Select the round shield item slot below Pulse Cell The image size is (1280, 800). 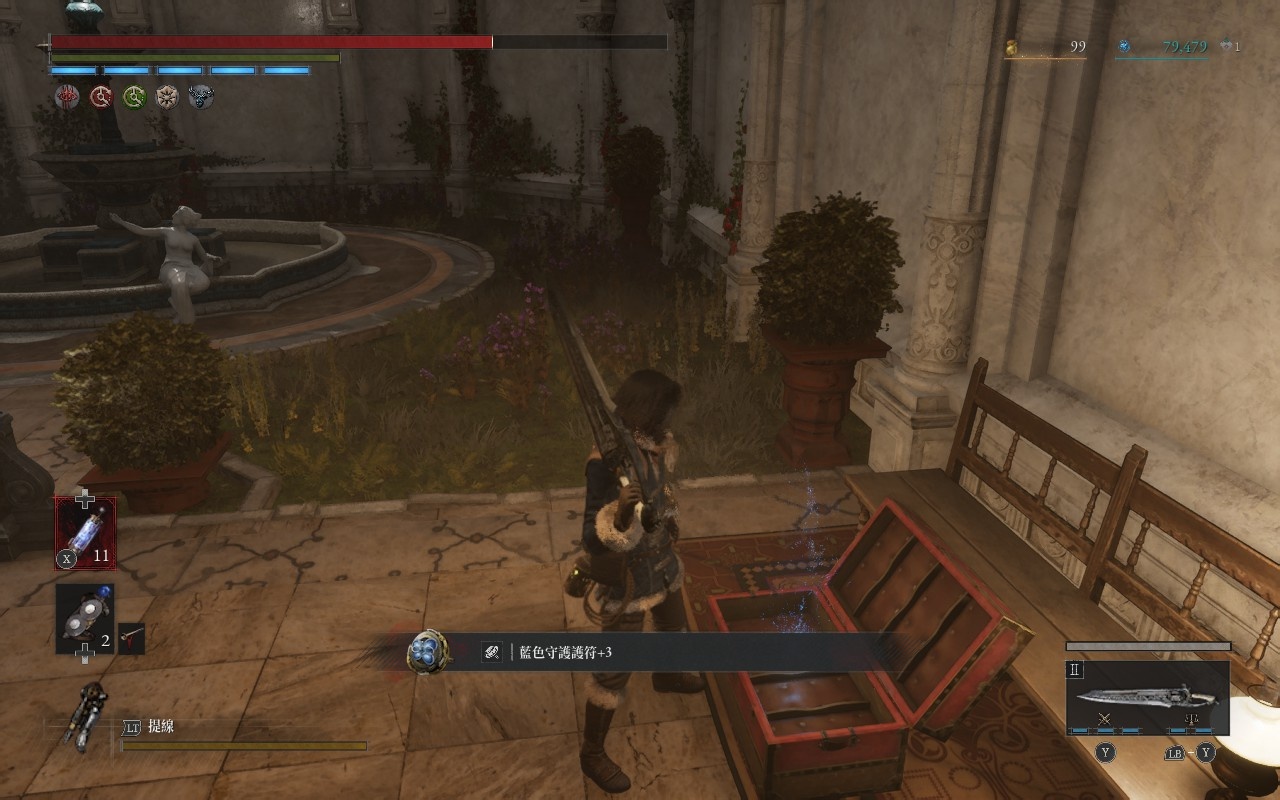click(85, 619)
